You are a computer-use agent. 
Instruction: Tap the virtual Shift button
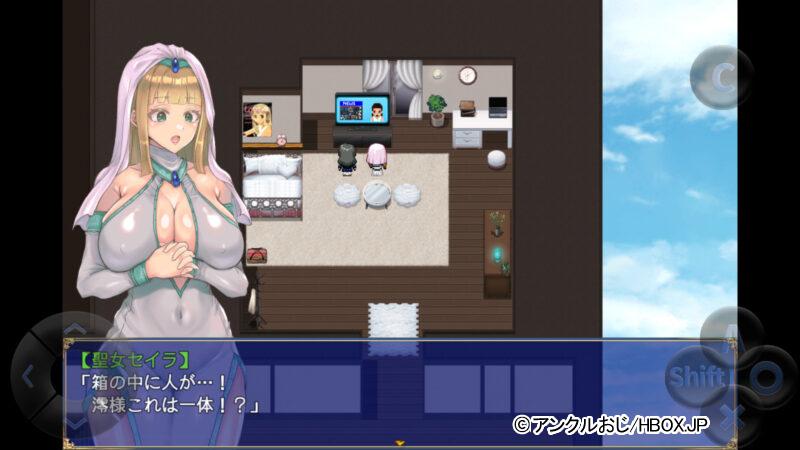[695, 378]
